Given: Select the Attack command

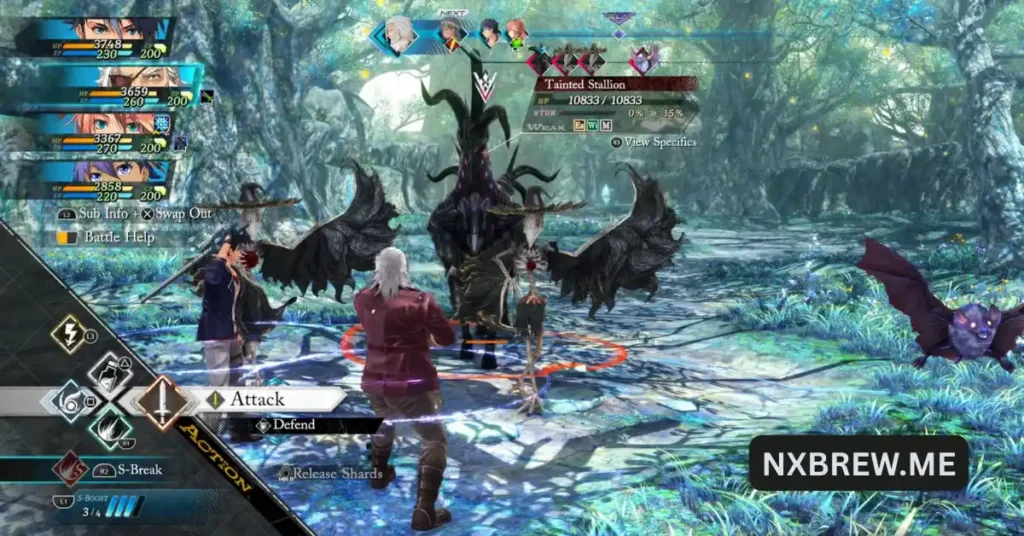Looking at the screenshot, I should pyautogui.click(x=258, y=399).
